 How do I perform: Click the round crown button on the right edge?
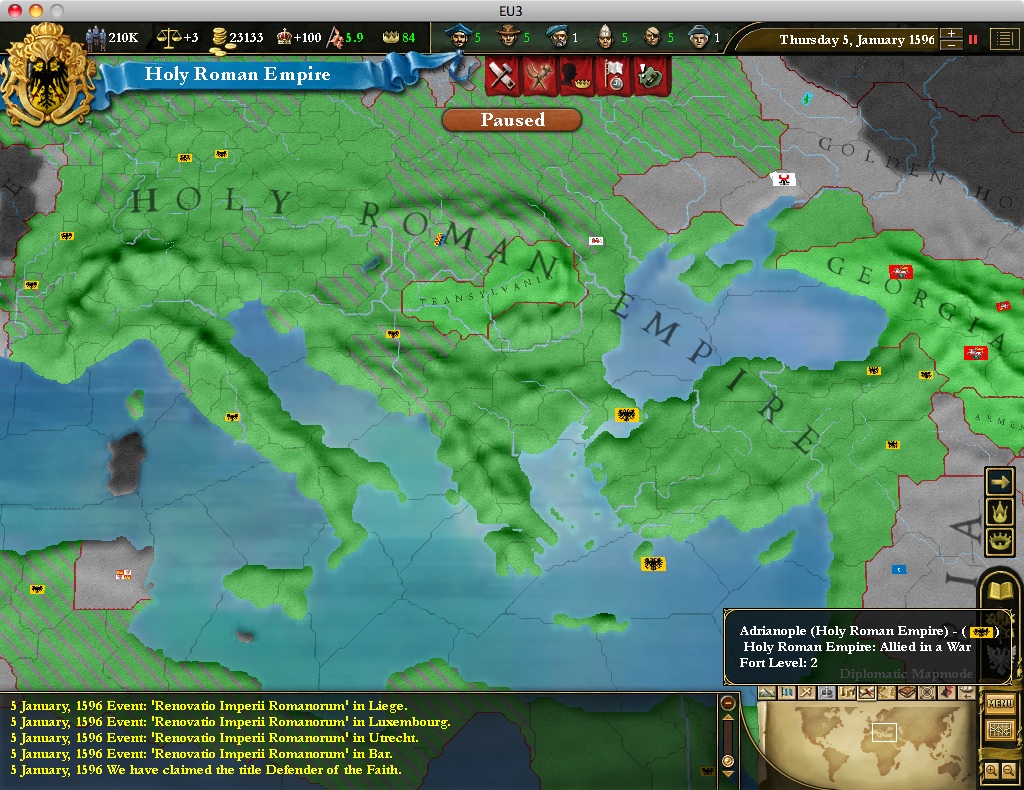pyautogui.click(x=1000, y=542)
